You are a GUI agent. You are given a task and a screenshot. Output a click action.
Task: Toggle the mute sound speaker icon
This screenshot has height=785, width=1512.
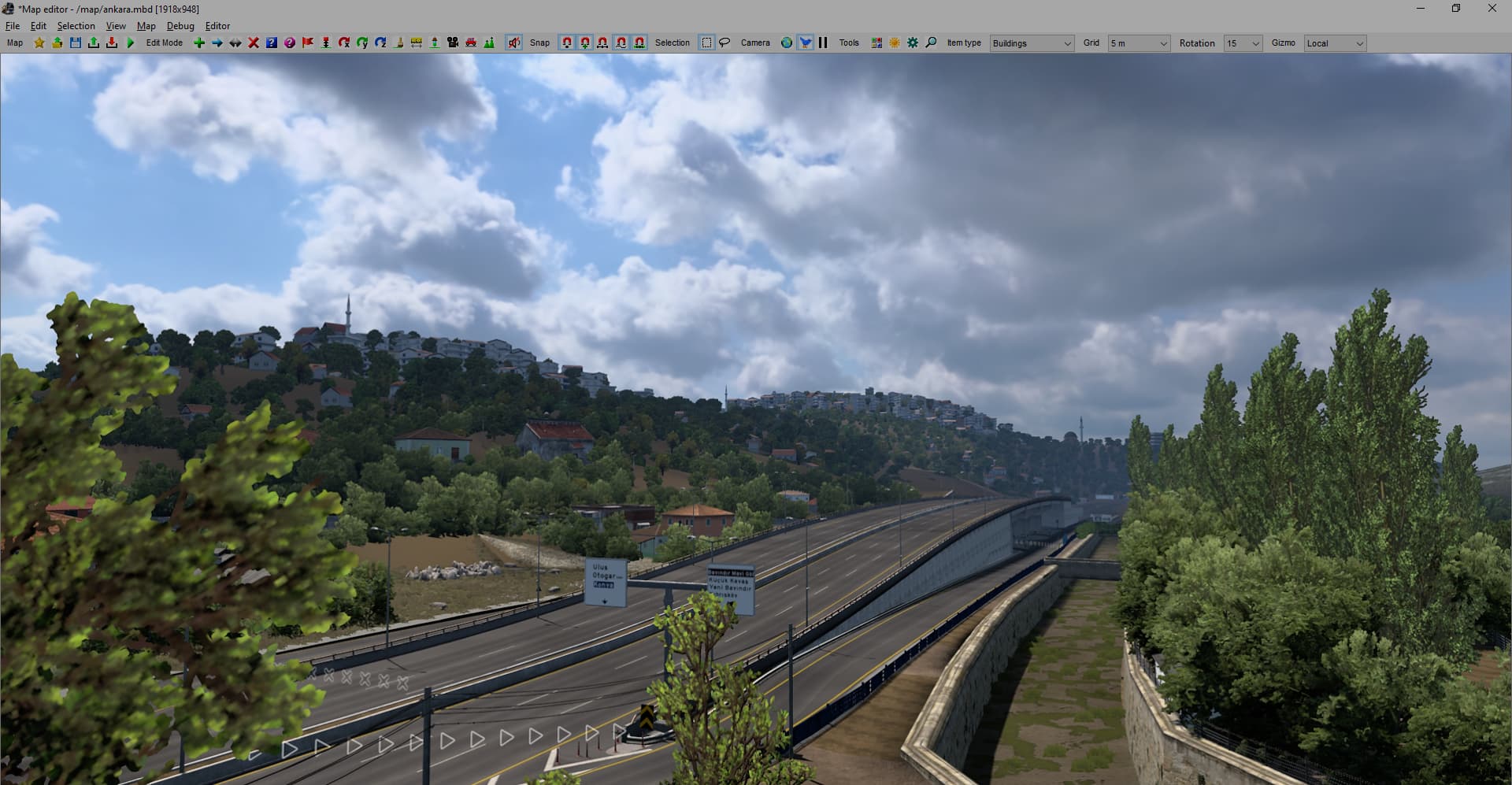(x=514, y=43)
